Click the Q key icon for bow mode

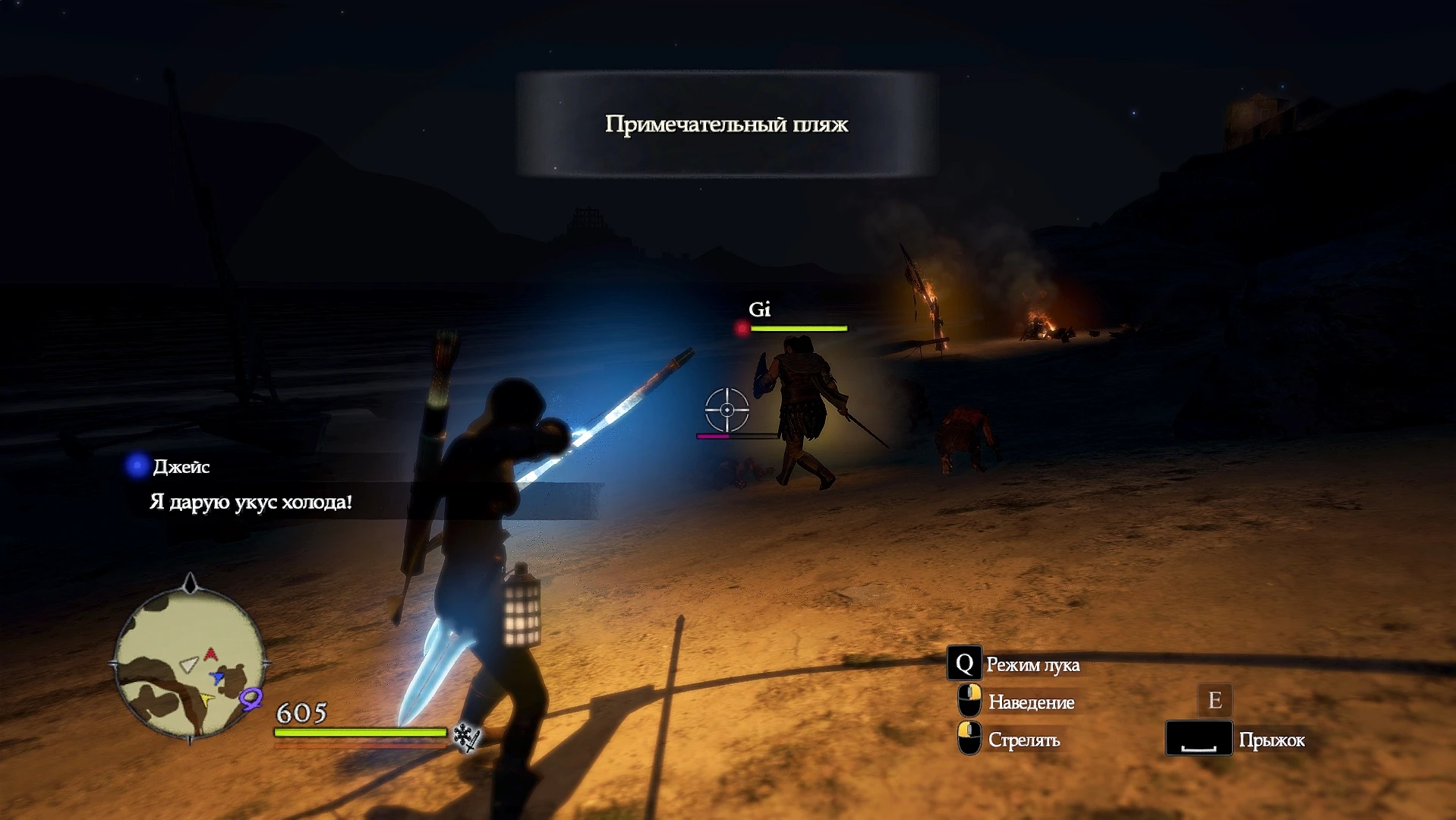pyautogui.click(x=963, y=664)
